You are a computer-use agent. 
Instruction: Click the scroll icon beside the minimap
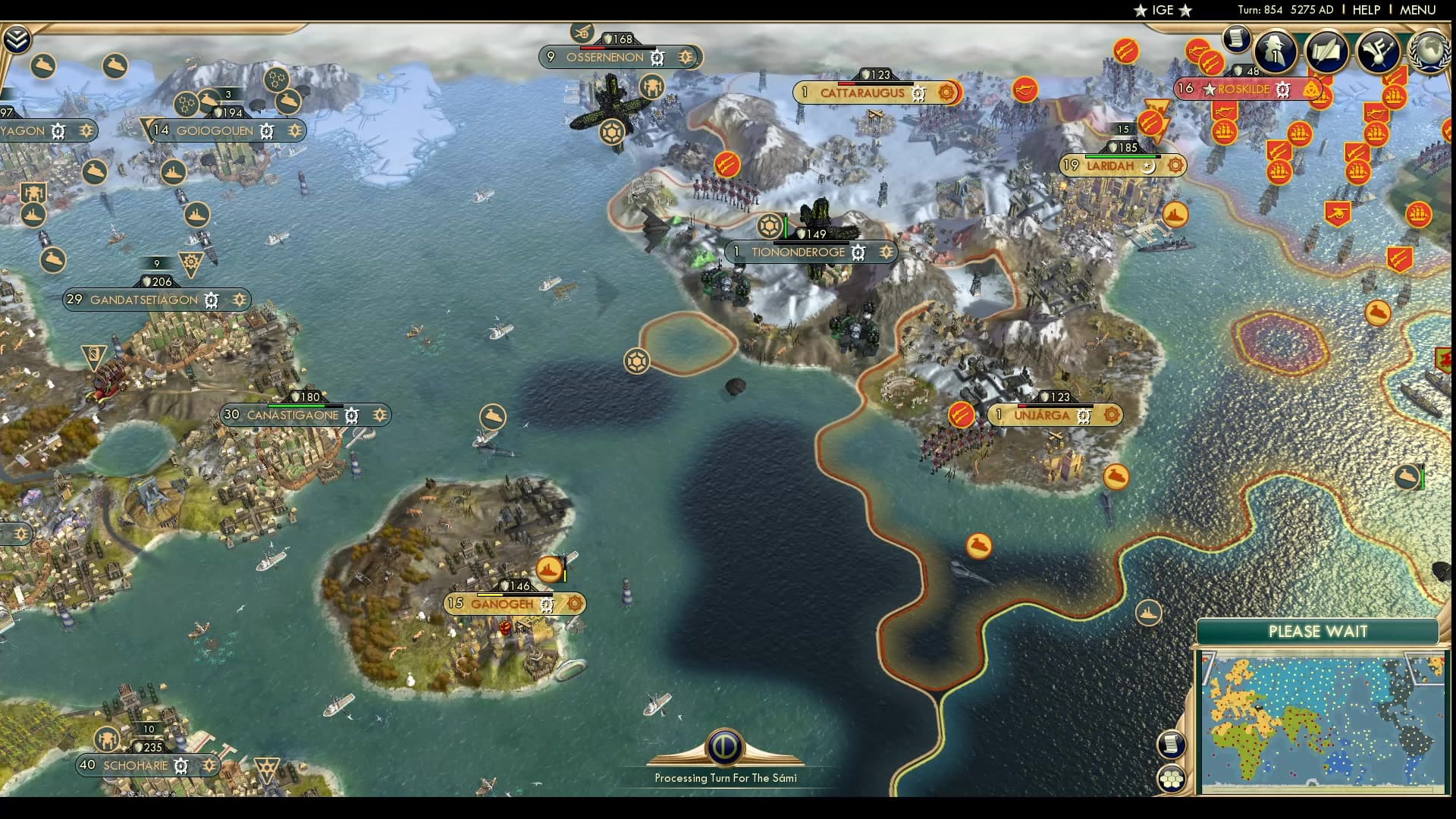pos(1171,745)
